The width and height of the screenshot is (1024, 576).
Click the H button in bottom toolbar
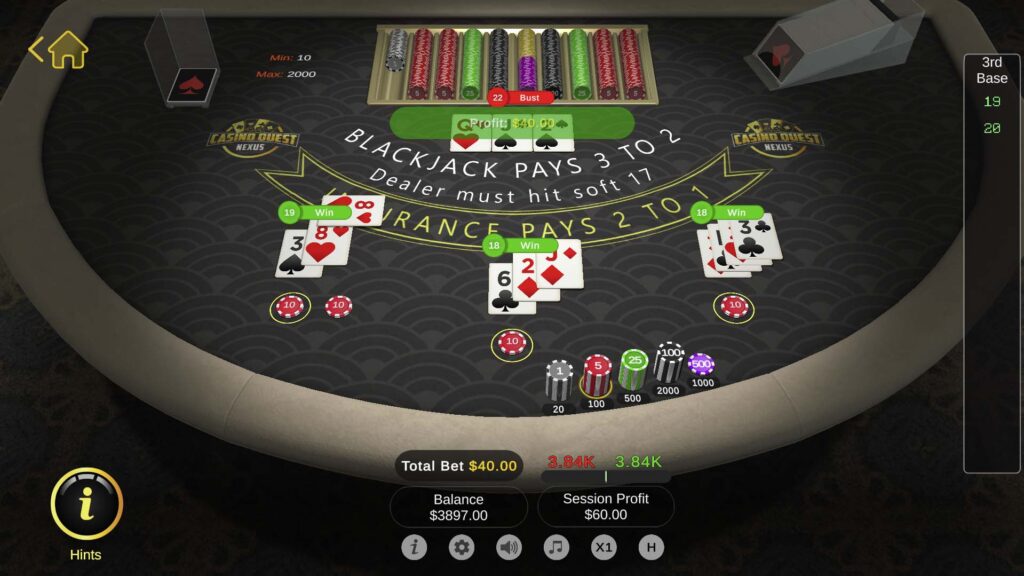[x=651, y=547]
